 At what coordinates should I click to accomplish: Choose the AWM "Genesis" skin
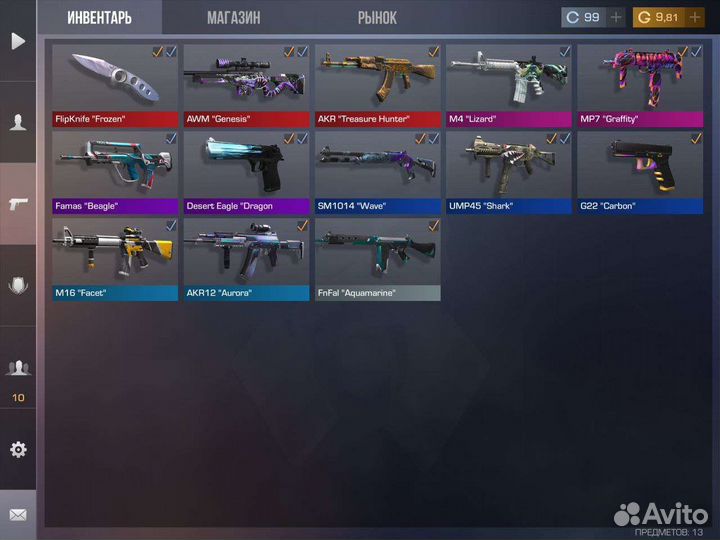246,85
